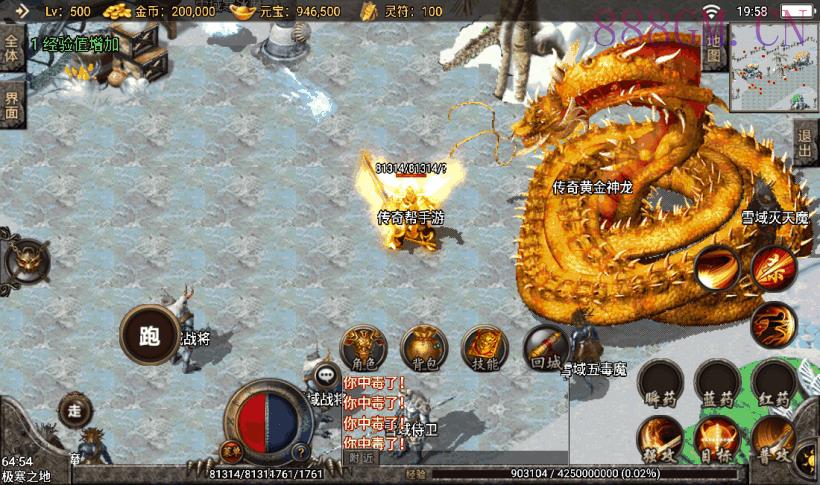820x485 pixels.
Task: Open the 界面 interface tab
Action: click(x=11, y=104)
